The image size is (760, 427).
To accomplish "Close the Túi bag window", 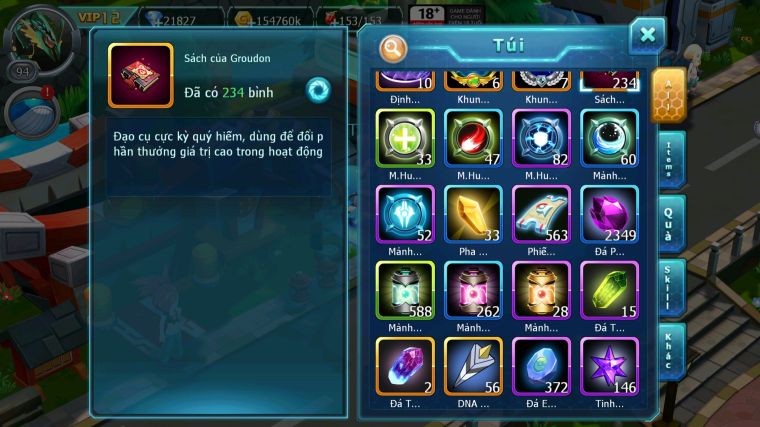I will pos(647,36).
